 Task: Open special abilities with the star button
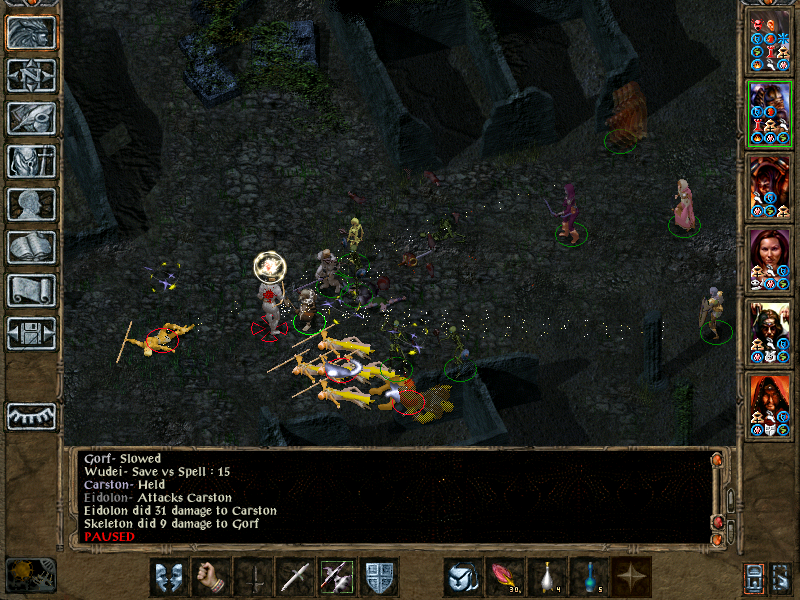point(631,577)
